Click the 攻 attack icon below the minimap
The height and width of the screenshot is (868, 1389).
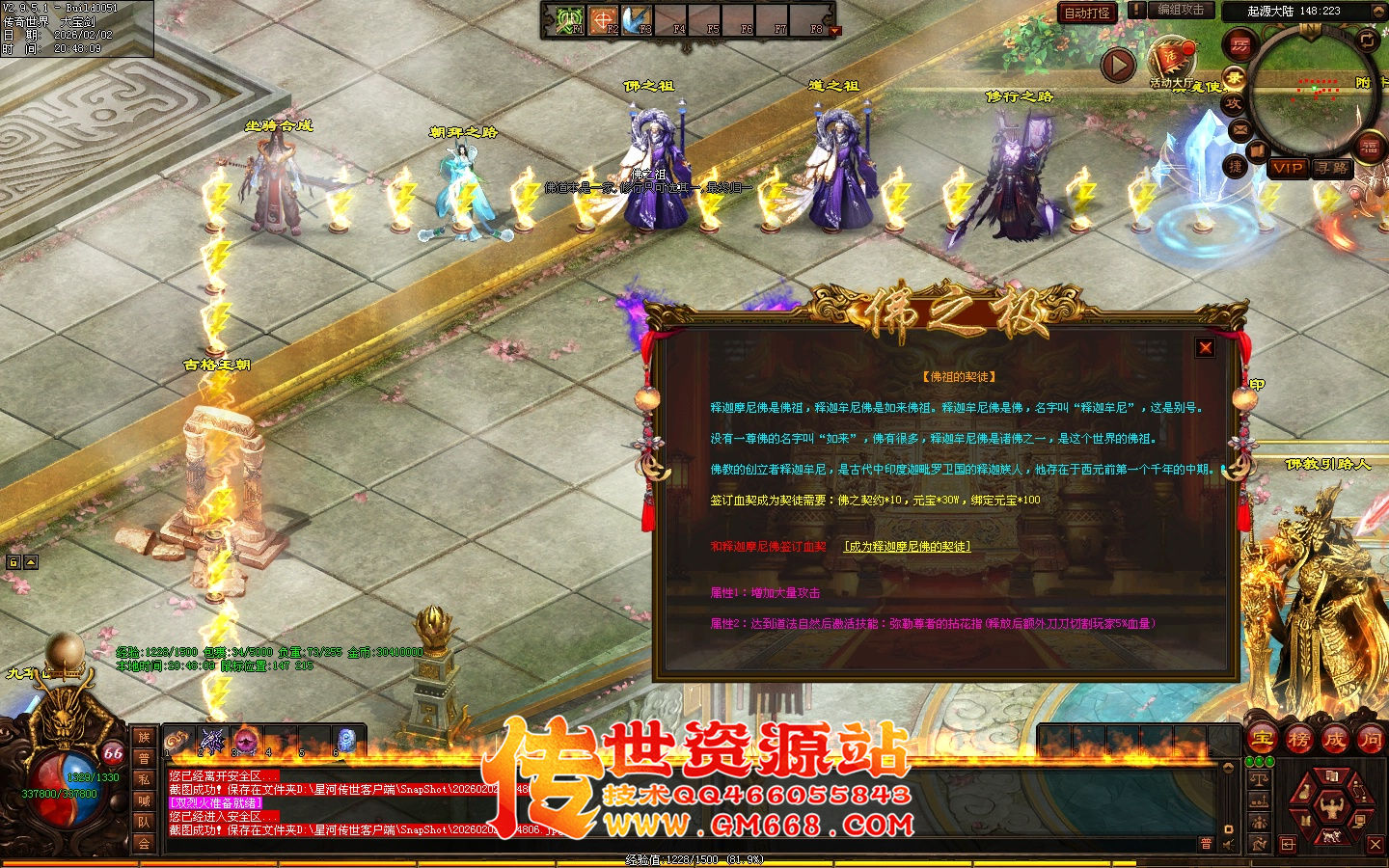1233,102
